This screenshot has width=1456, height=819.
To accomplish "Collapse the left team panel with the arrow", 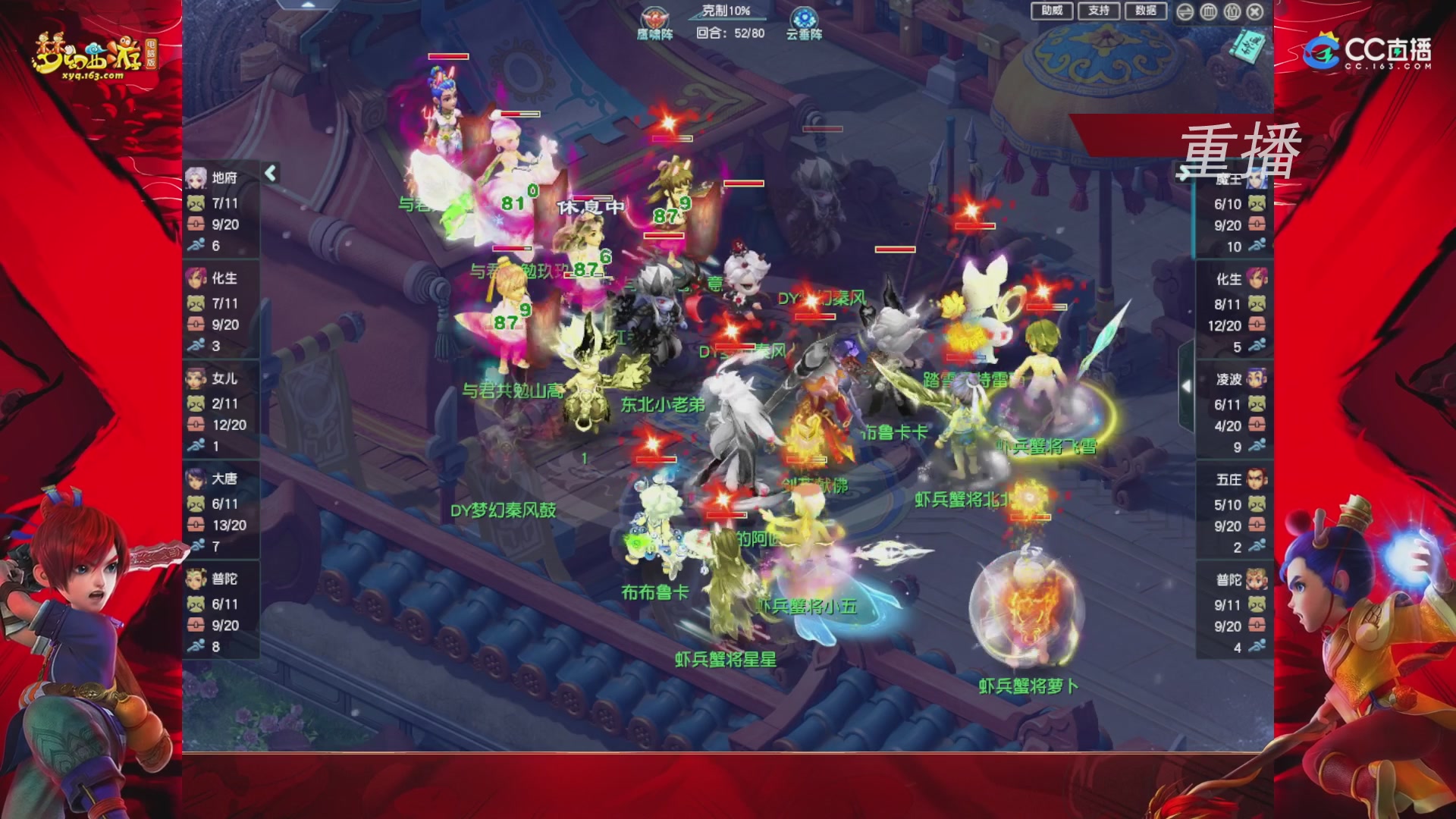I will coord(270,173).
